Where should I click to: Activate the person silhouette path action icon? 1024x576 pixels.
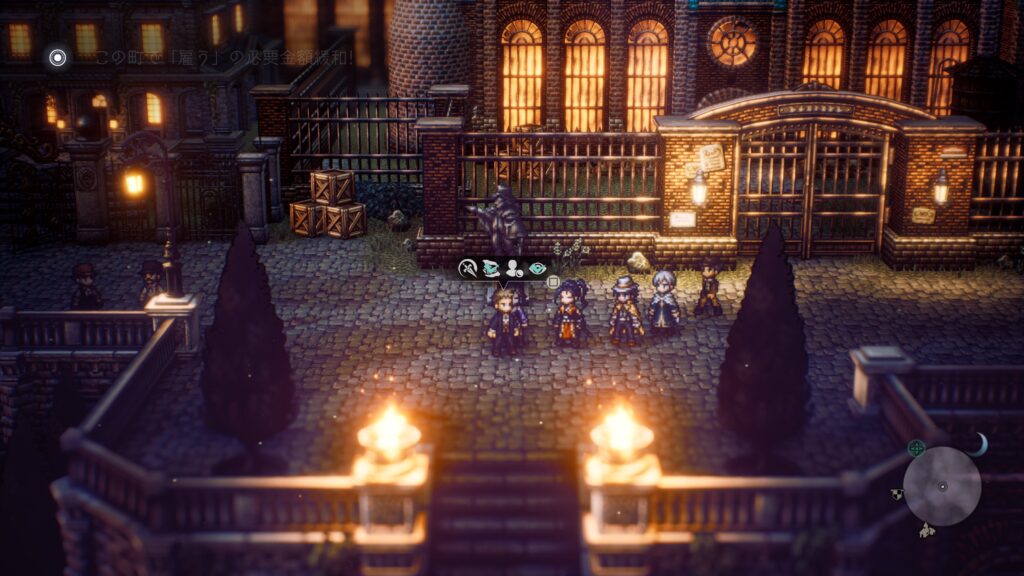514,268
